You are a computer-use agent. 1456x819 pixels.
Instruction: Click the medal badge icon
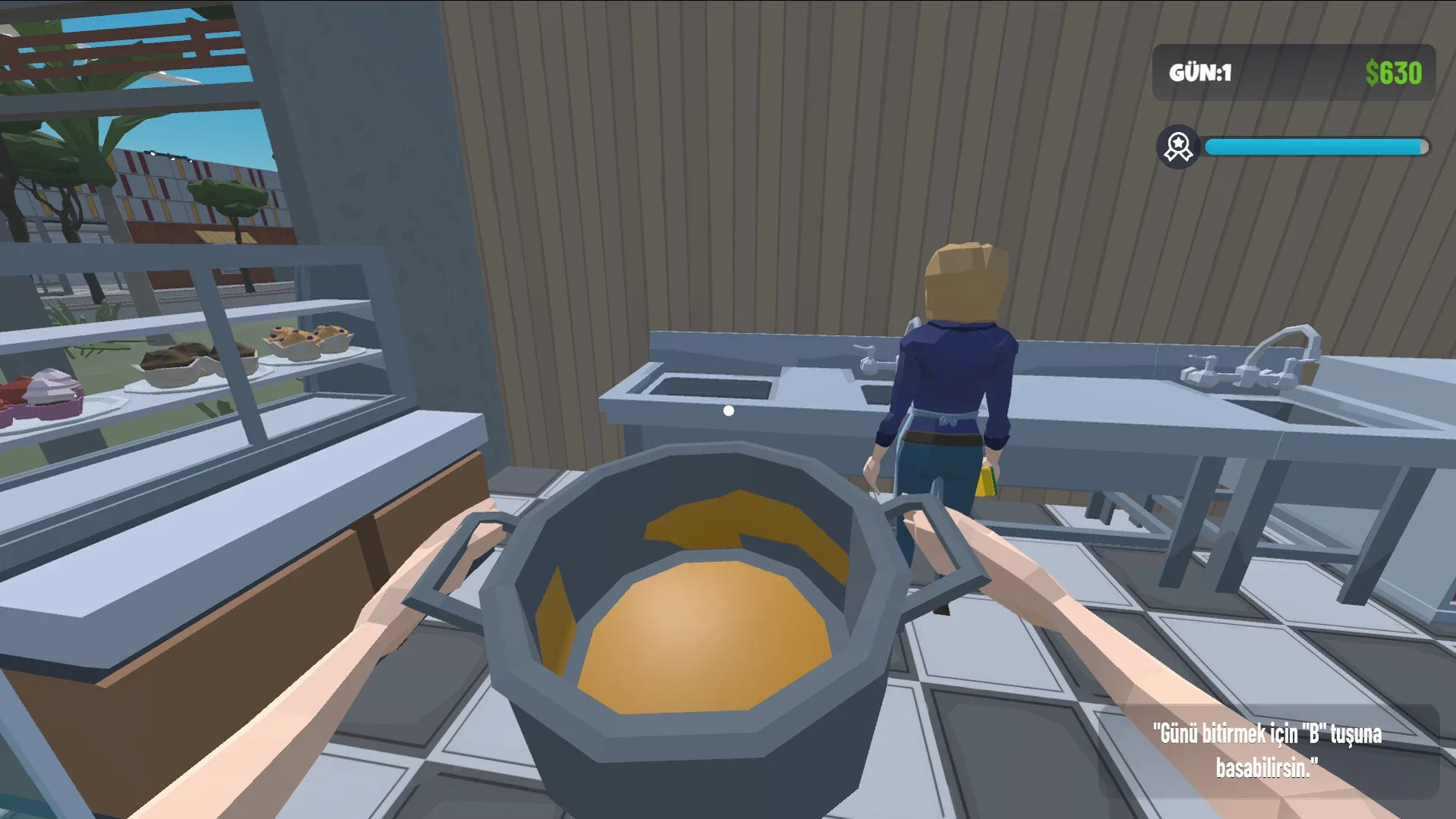pyautogui.click(x=1177, y=145)
